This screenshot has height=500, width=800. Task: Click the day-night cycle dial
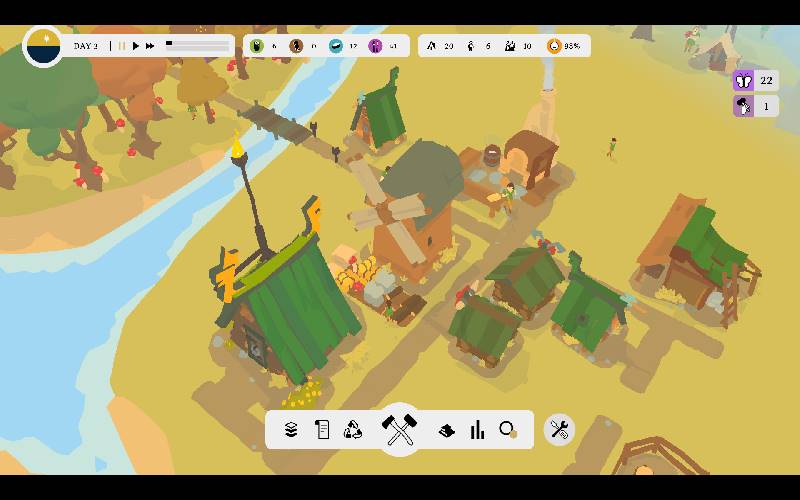tap(43, 46)
